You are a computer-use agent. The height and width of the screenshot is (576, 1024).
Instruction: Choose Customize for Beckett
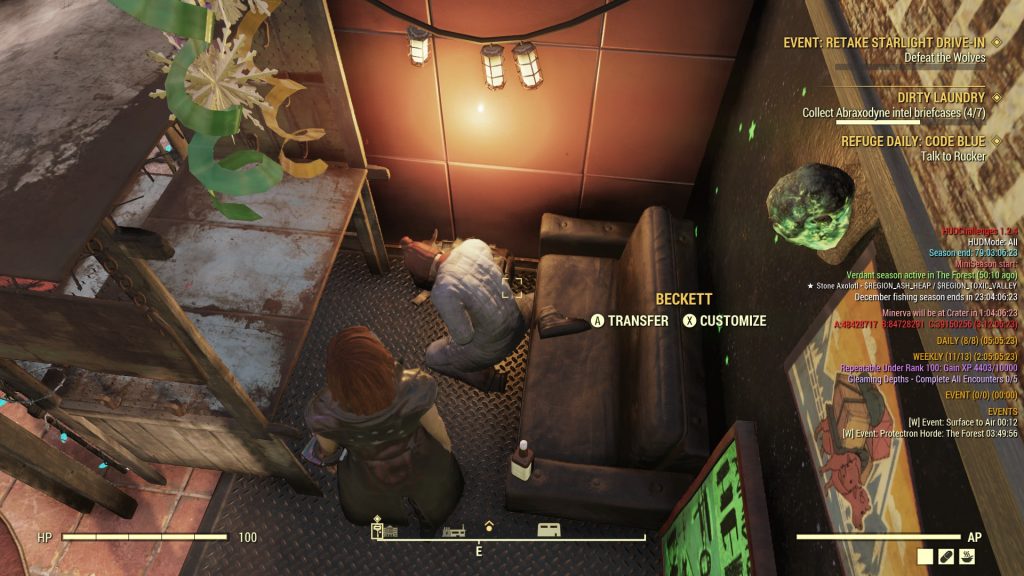724,321
